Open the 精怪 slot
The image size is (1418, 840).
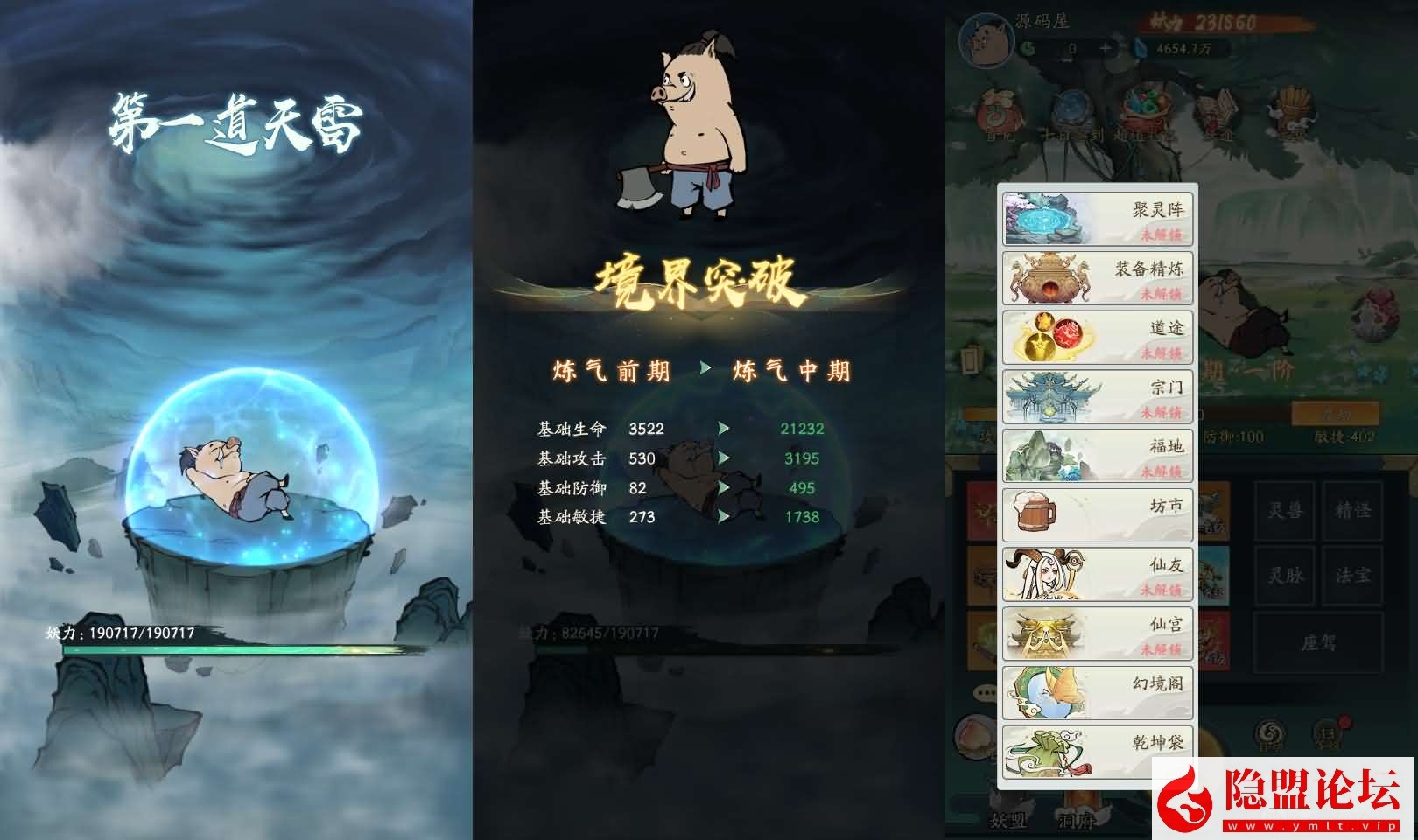click(x=1352, y=510)
